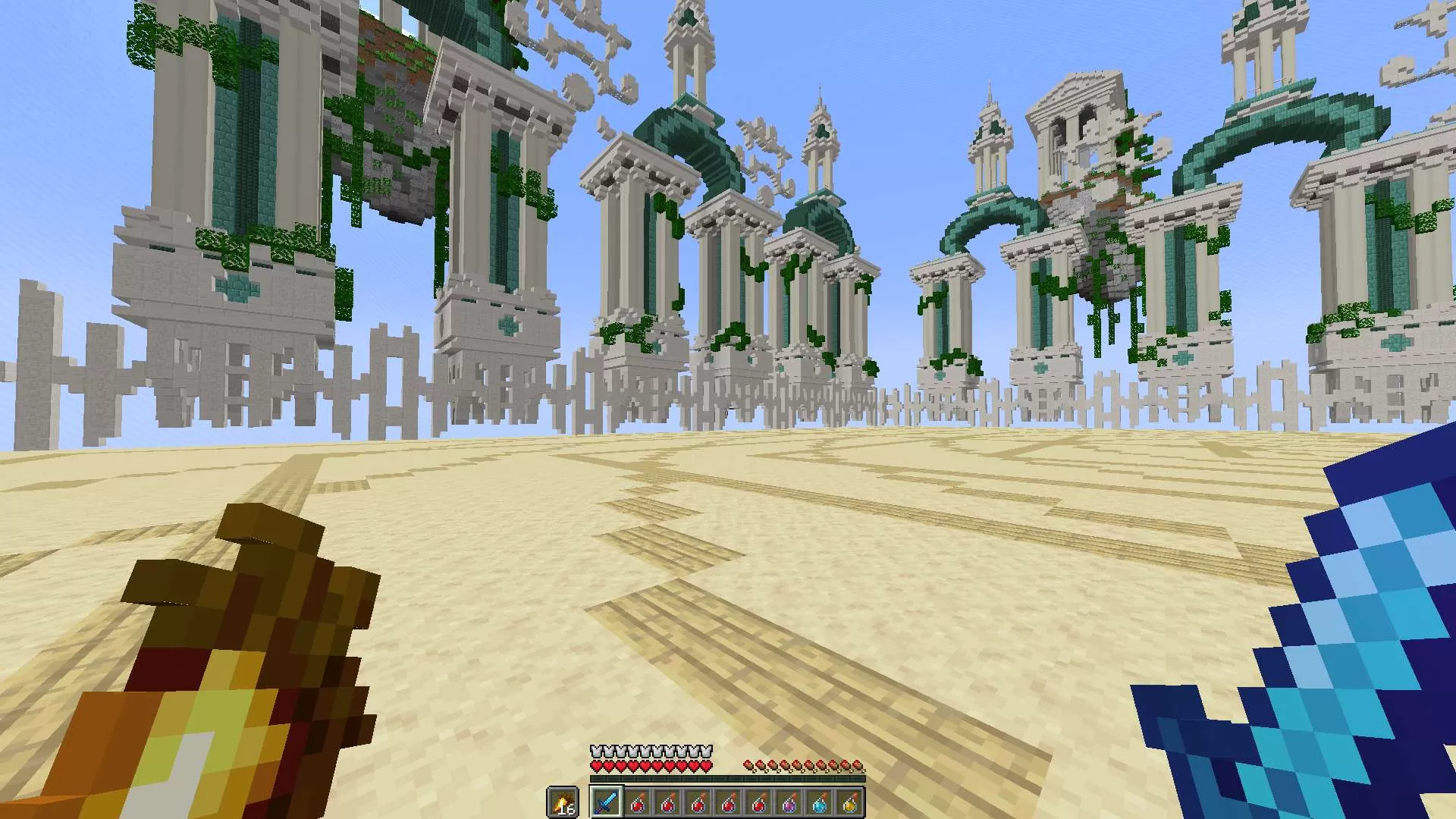Click the leftmost armor chestplate icon
Screen dimensions: 1456x819
pos(595,751)
